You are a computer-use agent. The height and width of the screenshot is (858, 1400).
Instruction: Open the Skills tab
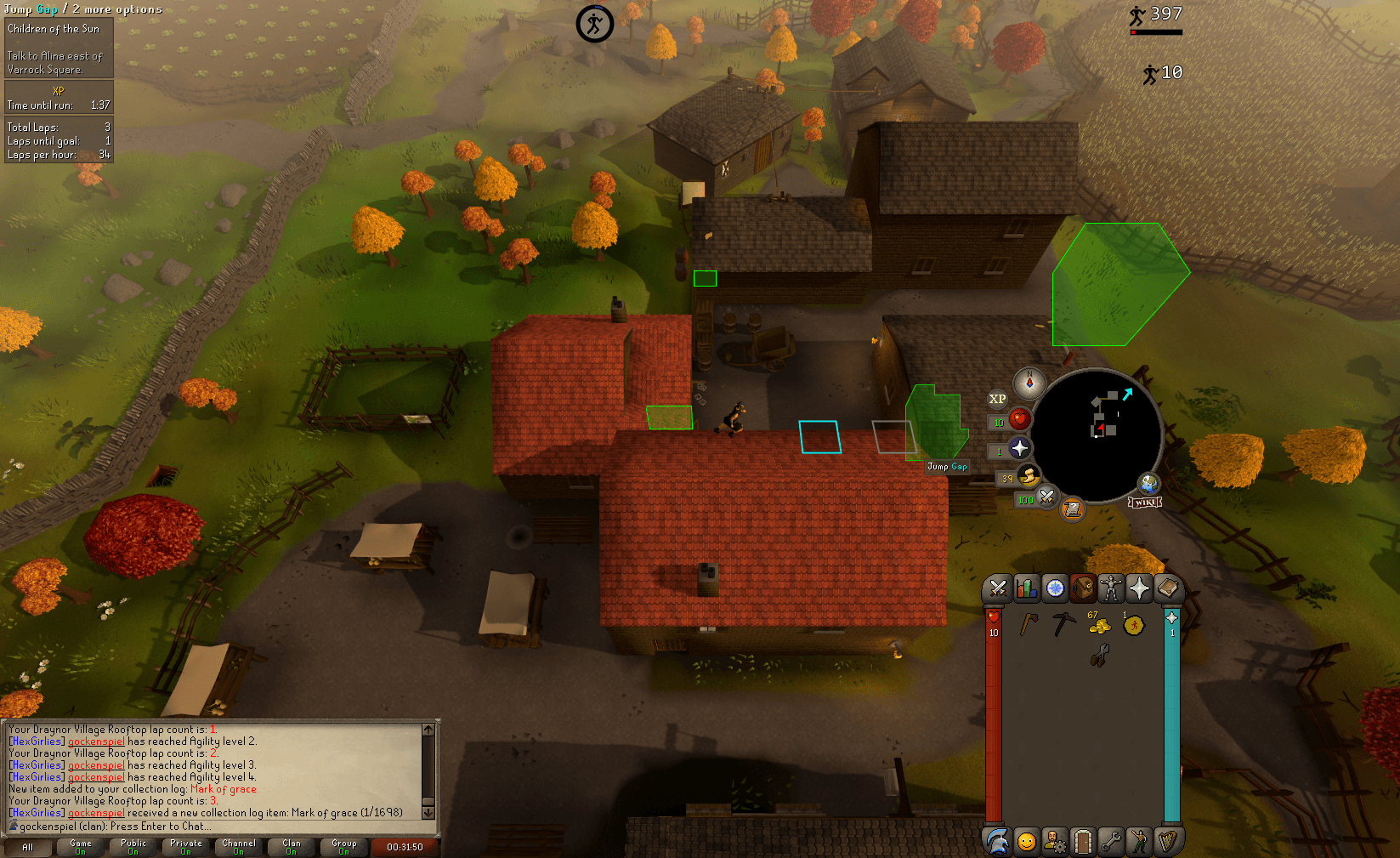click(1026, 588)
